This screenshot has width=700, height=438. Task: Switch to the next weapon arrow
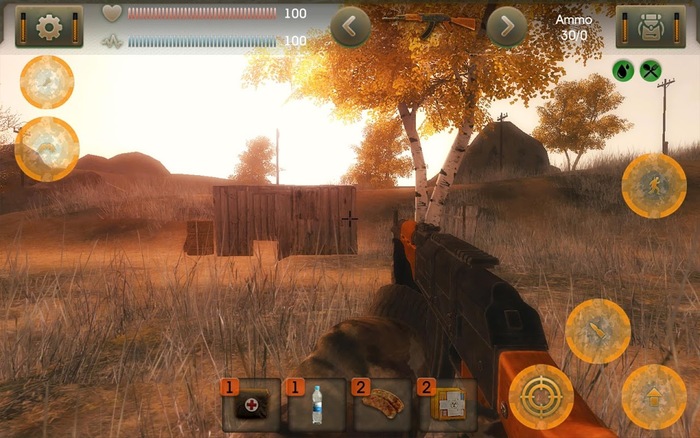pos(506,26)
